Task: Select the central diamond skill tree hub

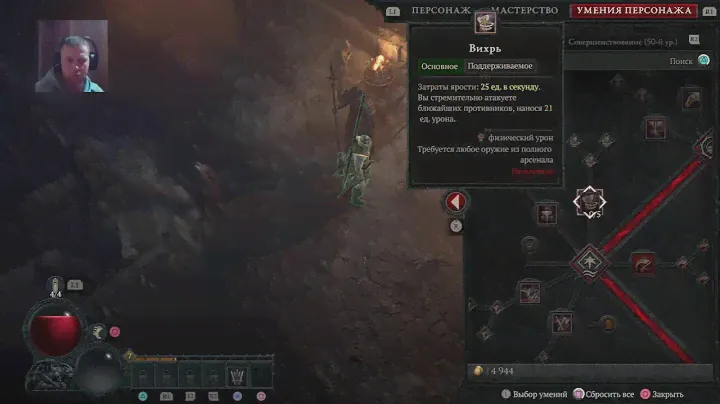Action: coord(589,263)
